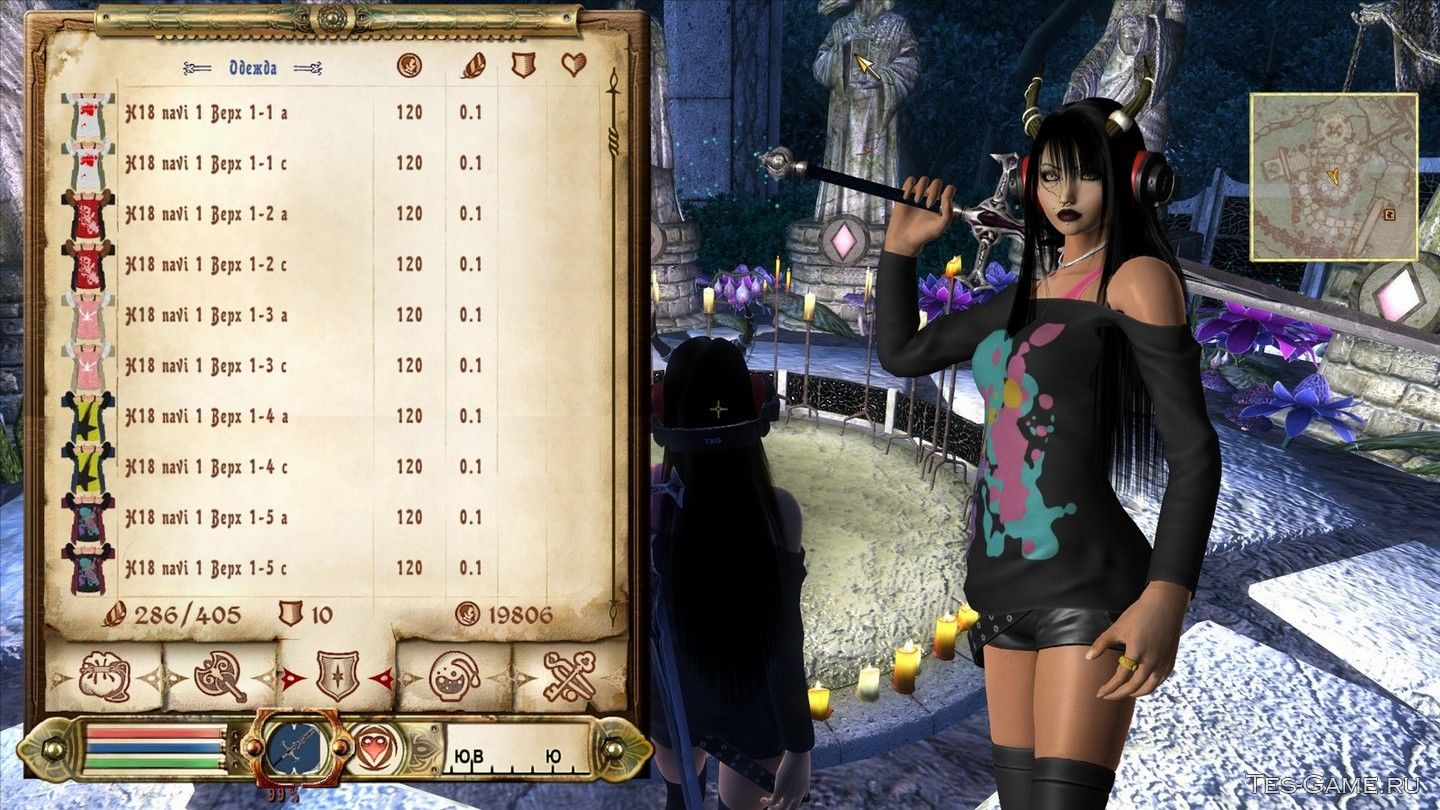Equip the yellow top Верх 1-4 a
The height and width of the screenshot is (810, 1440).
(x=205, y=416)
